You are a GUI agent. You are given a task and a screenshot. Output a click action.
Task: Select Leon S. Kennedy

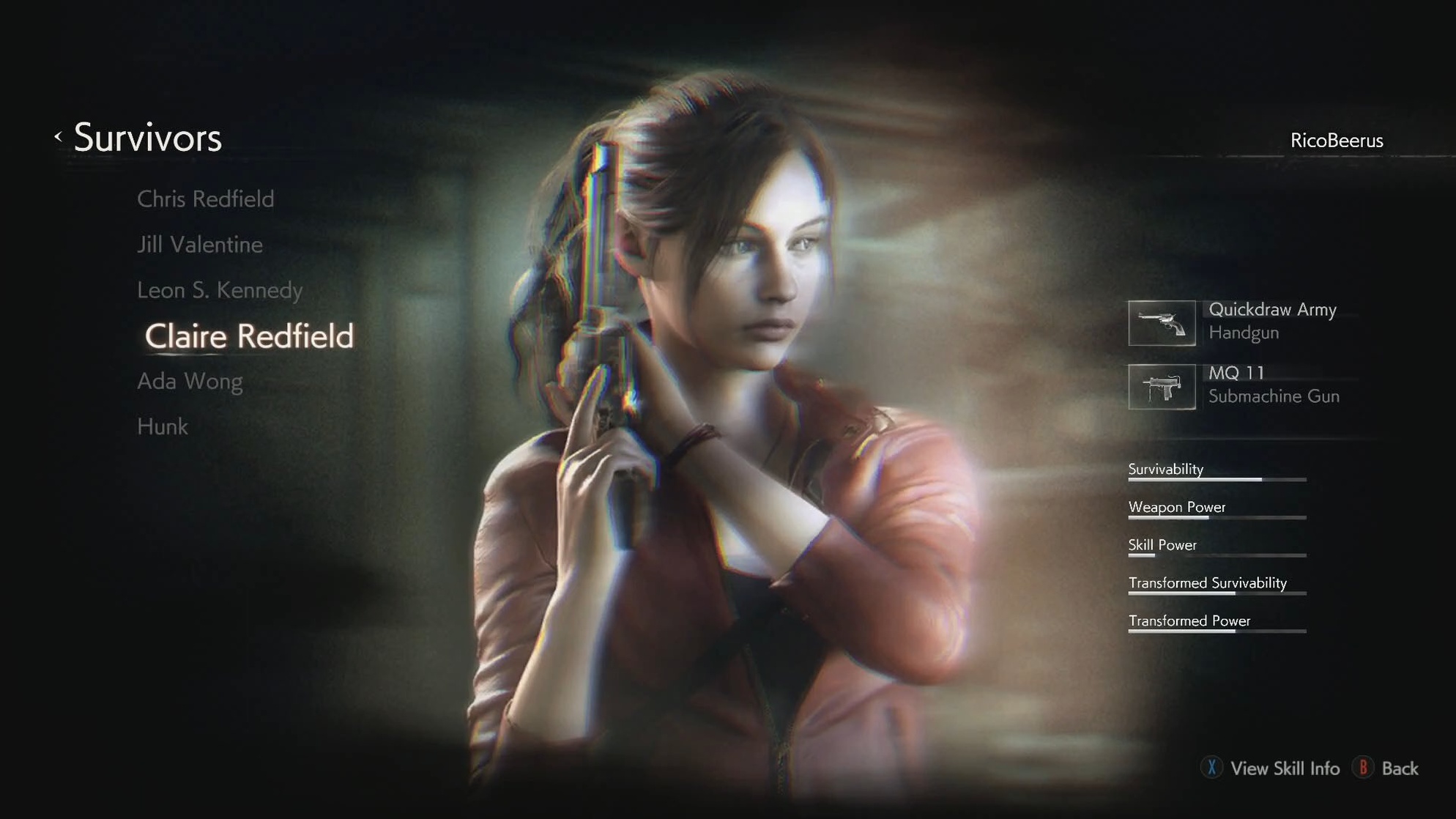220,290
